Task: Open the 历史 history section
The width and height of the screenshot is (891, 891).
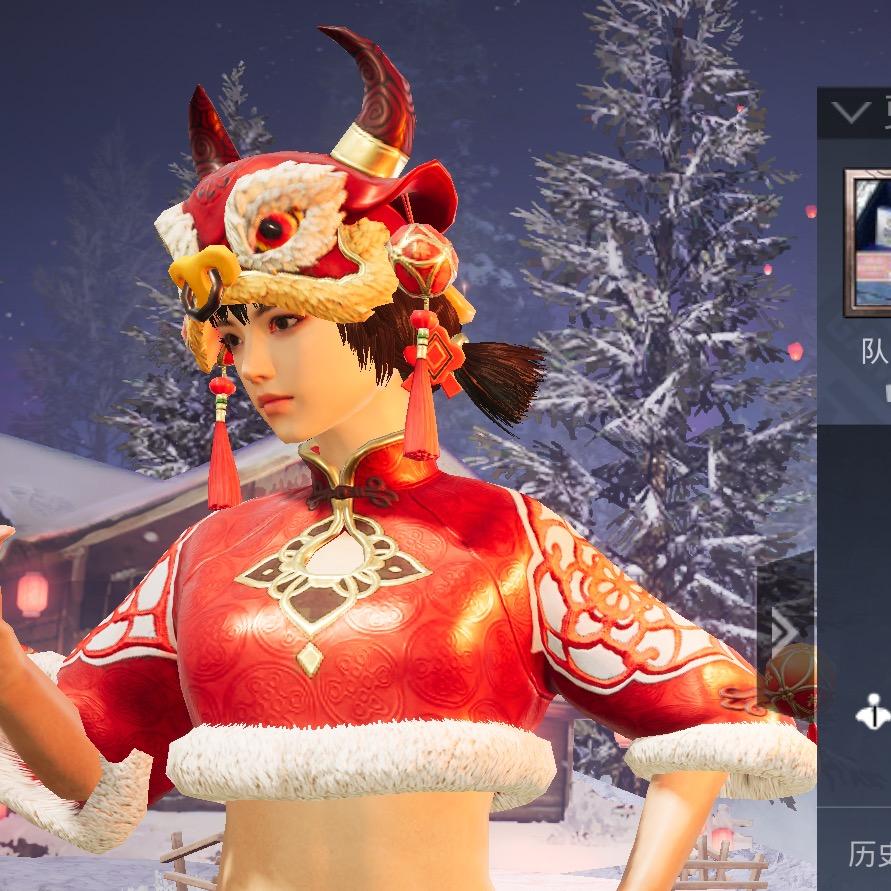Action: [x=868, y=855]
